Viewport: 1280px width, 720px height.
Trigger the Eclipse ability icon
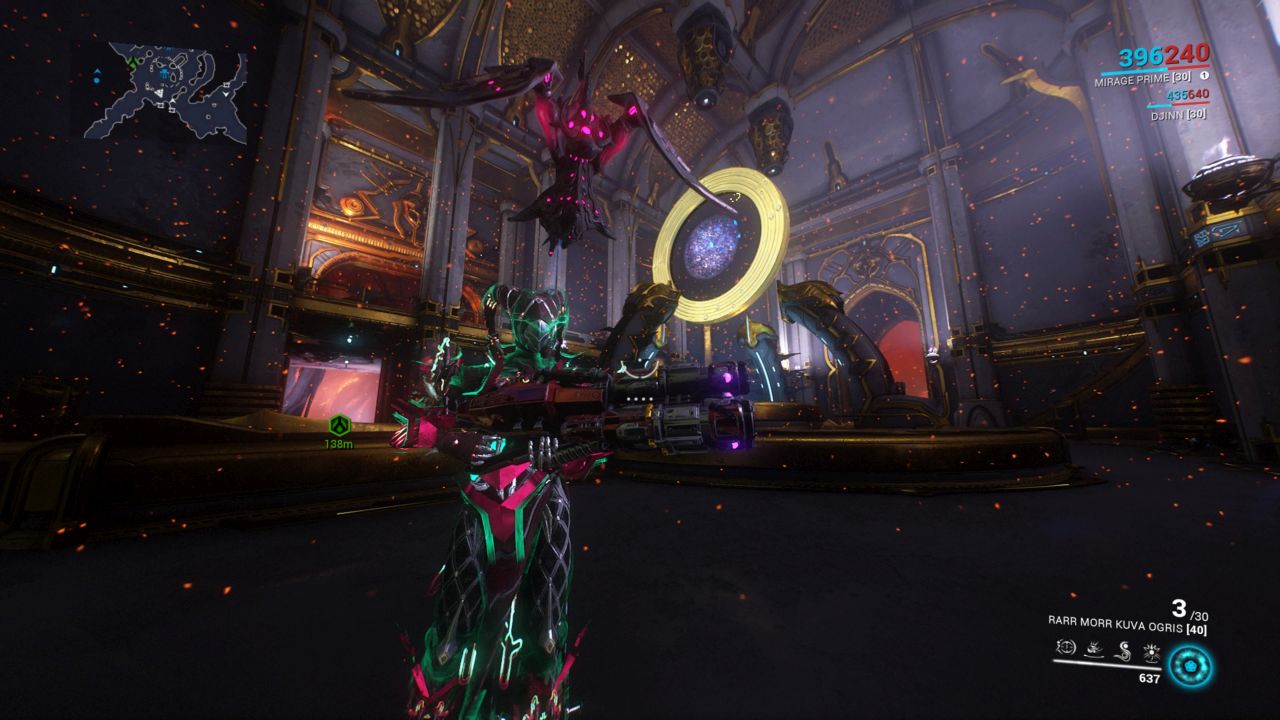(x=1123, y=650)
